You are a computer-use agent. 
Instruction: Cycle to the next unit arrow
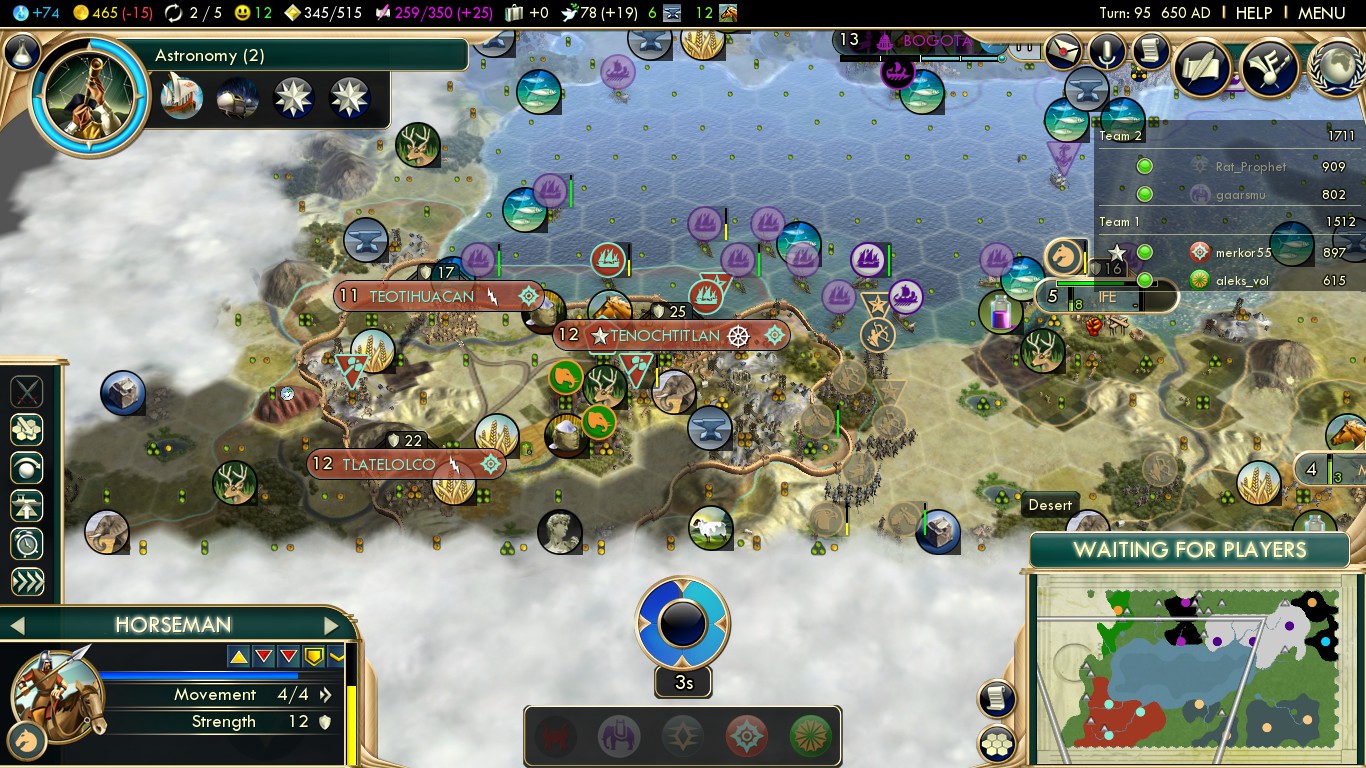pyautogui.click(x=332, y=626)
